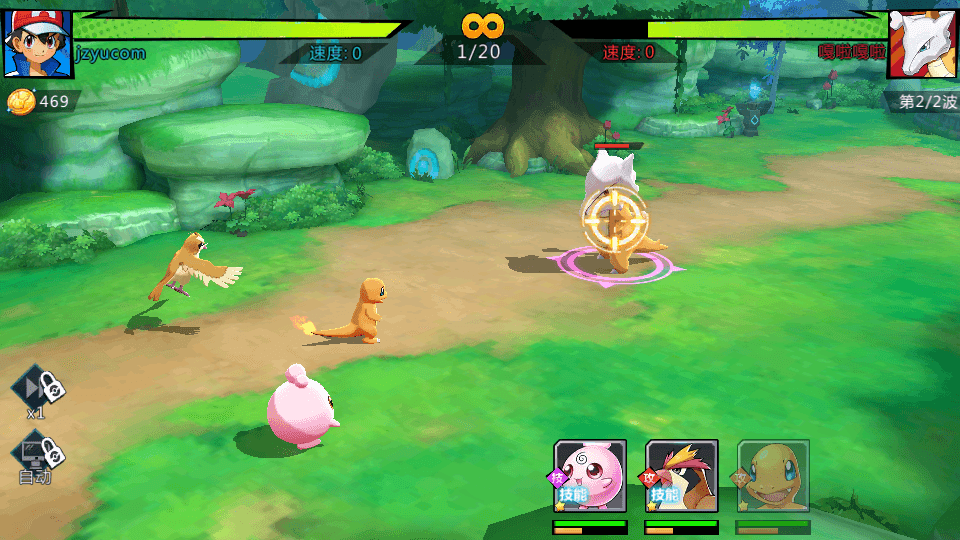Toggle the locked x1 speed button
The height and width of the screenshot is (540, 960).
pyautogui.click(x=38, y=386)
